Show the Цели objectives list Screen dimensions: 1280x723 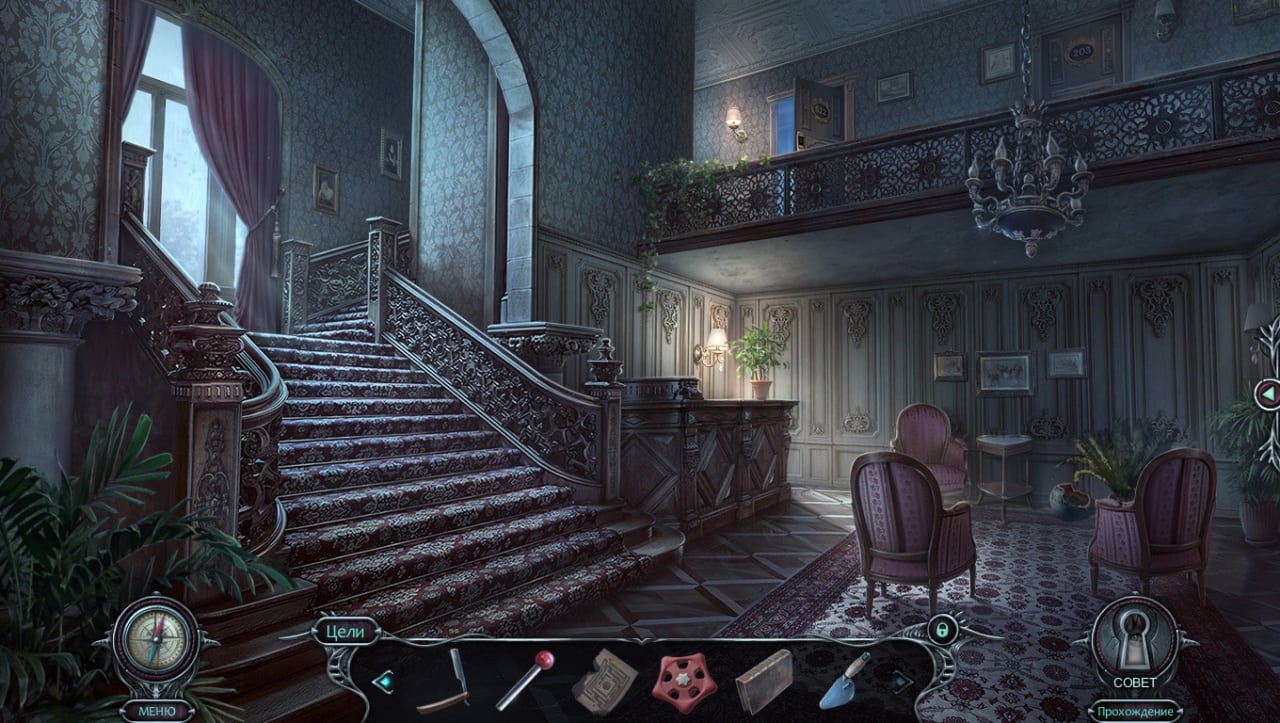347,631
